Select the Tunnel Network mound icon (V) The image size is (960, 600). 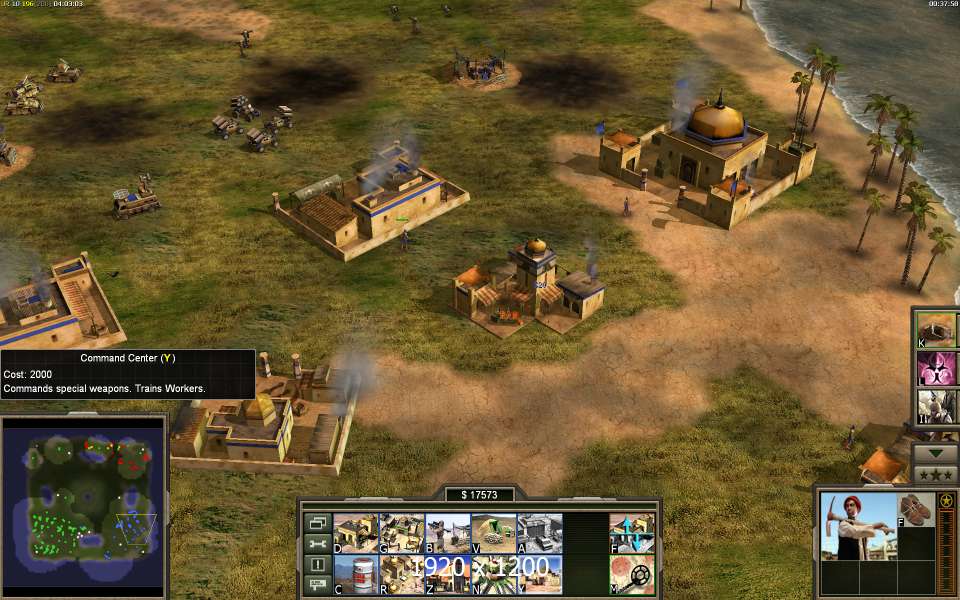pos(494,533)
